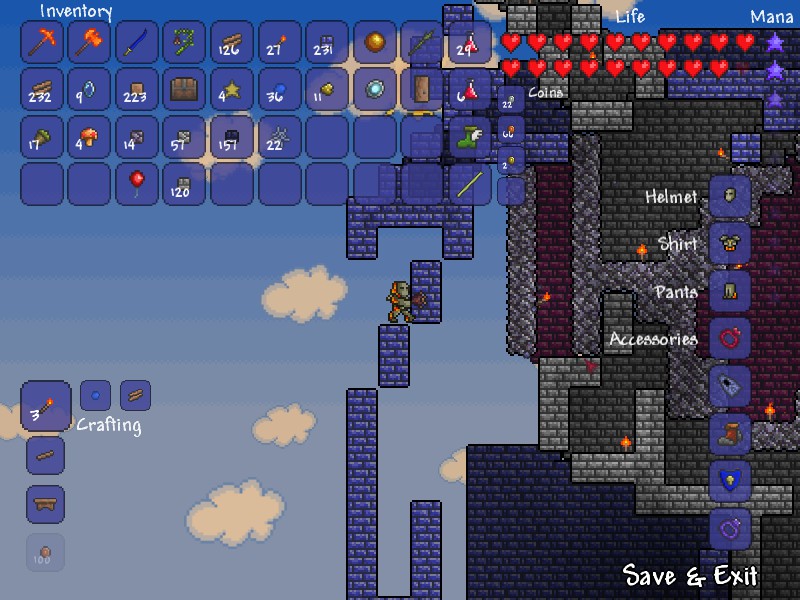Select the blue sword slot

click(137, 42)
